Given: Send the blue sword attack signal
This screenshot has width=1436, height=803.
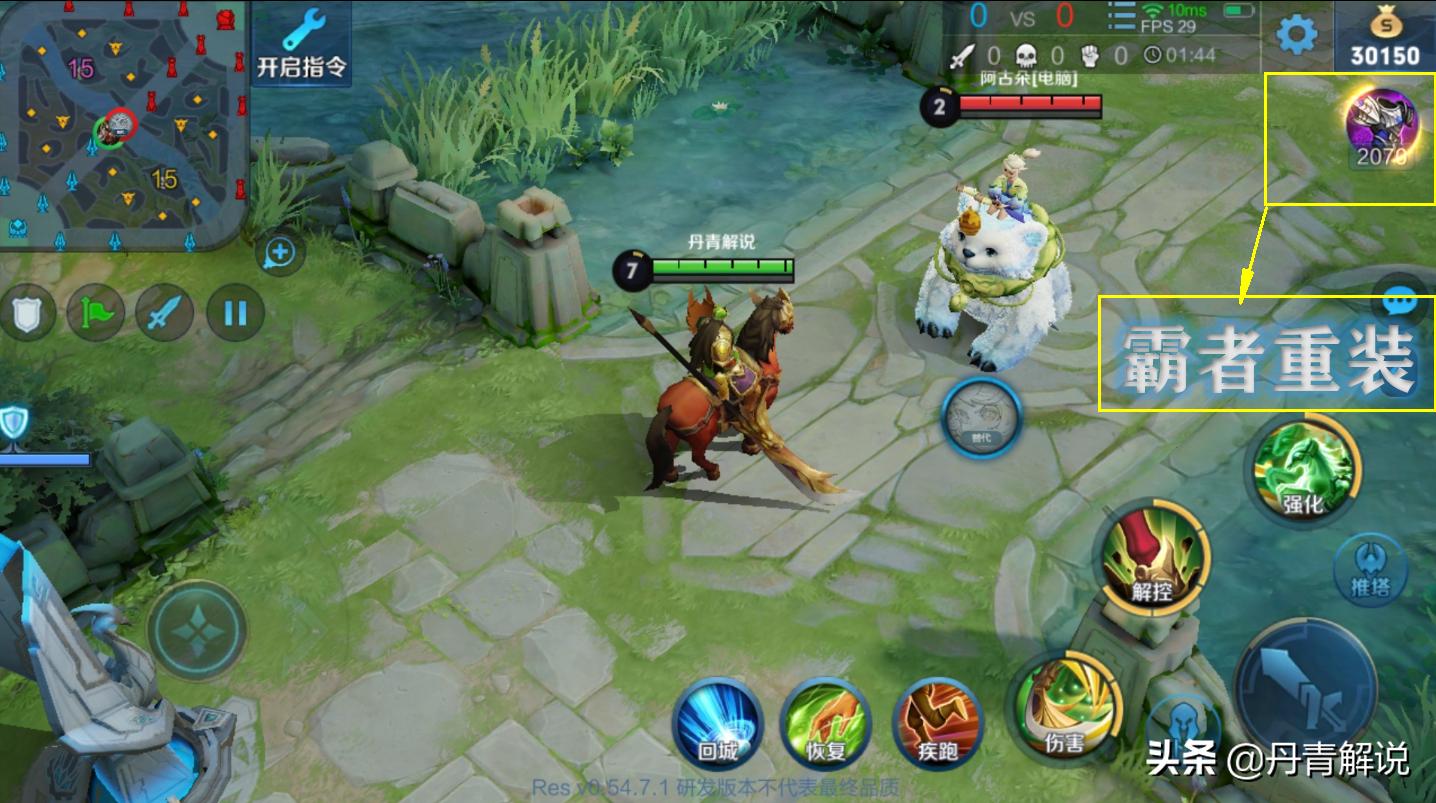Looking at the screenshot, I should point(164,313).
